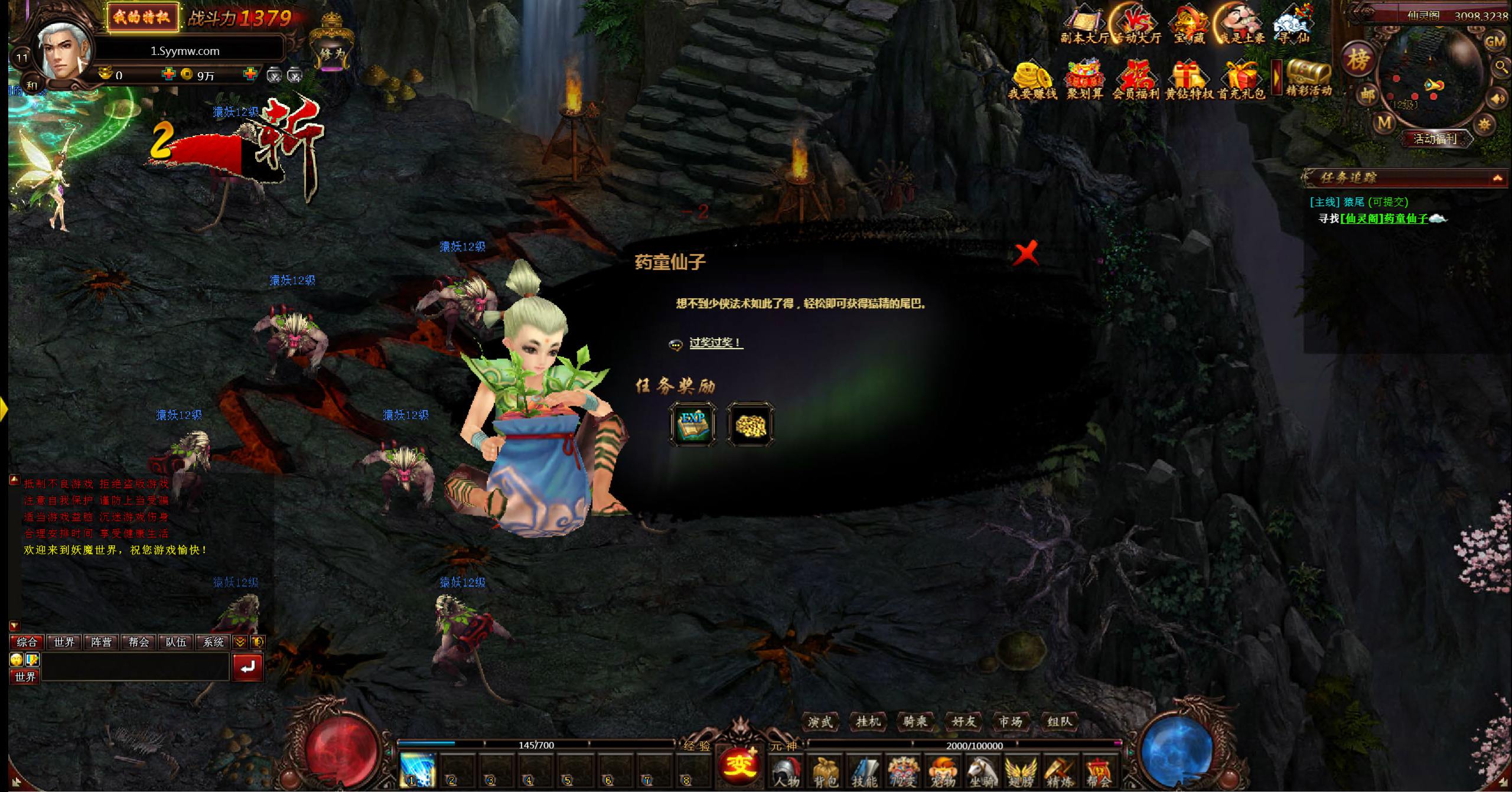Viewport: 1512px width, 792px height.
Task: Click the 活动福利 button under the minimap
Action: (x=1435, y=139)
